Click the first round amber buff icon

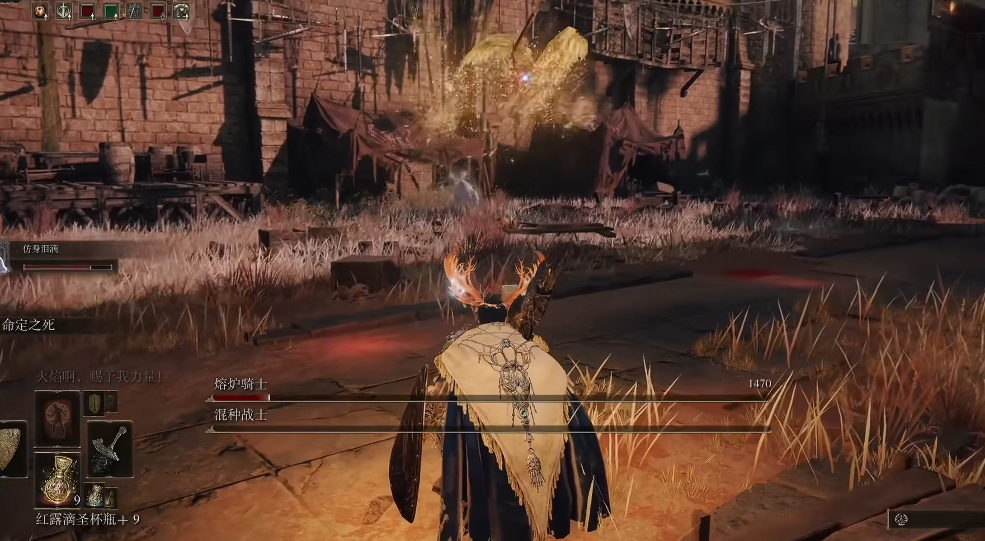click(x=41, y=12)
